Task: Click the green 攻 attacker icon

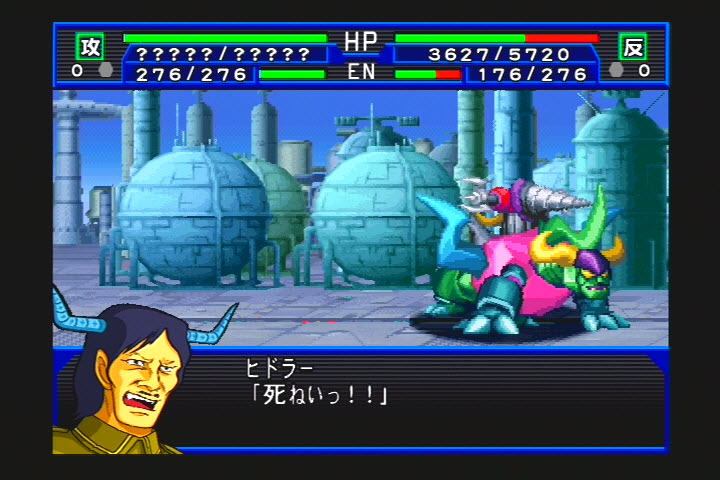Action: pyautogui.click(x=89, y=47)
